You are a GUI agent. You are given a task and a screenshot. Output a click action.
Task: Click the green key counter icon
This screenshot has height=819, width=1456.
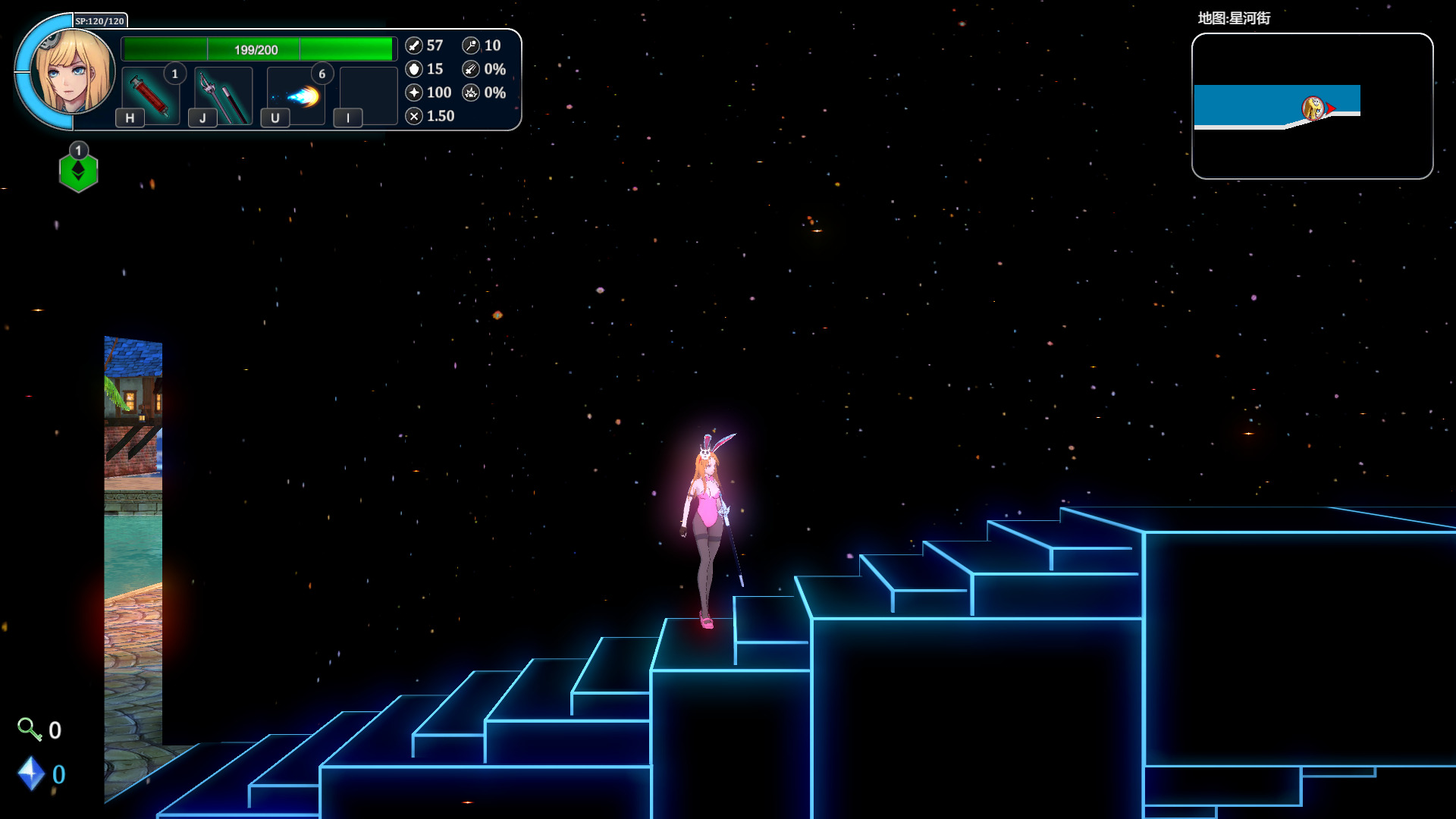pyautogui.click(x=29, y=729)
